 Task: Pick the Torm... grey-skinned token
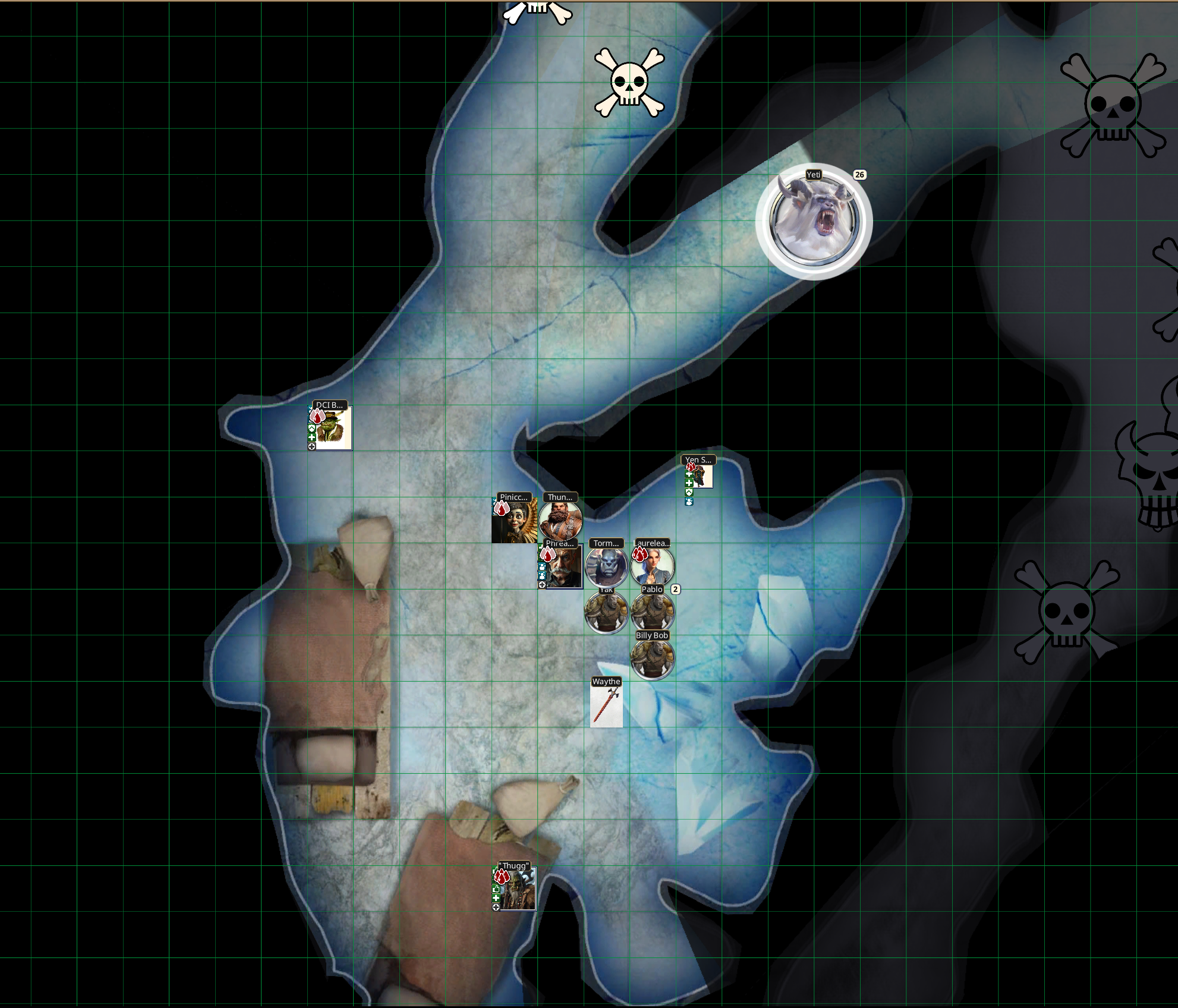tap(606, 567)
